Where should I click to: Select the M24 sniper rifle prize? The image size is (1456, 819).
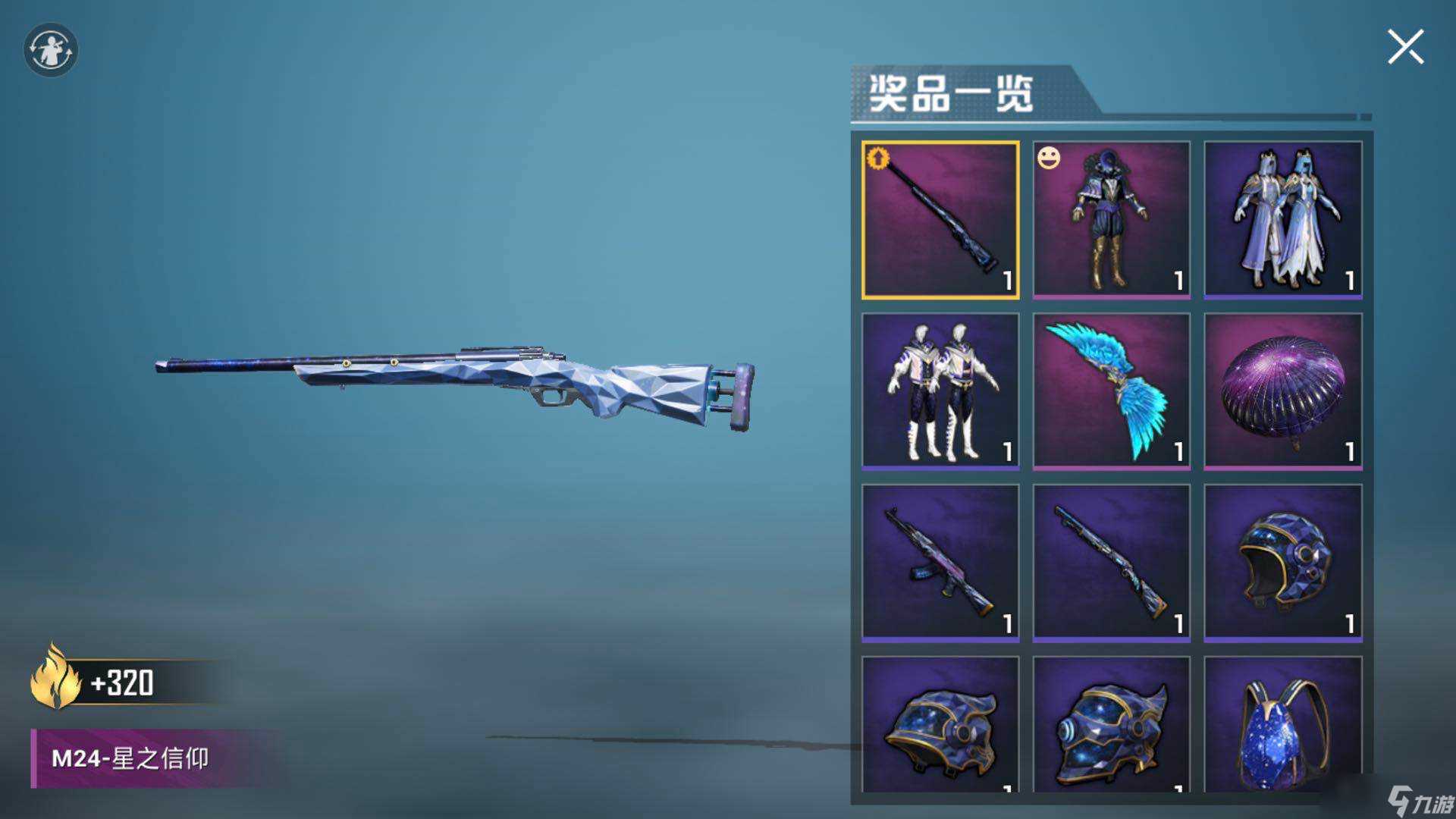(x=940, y=220)
